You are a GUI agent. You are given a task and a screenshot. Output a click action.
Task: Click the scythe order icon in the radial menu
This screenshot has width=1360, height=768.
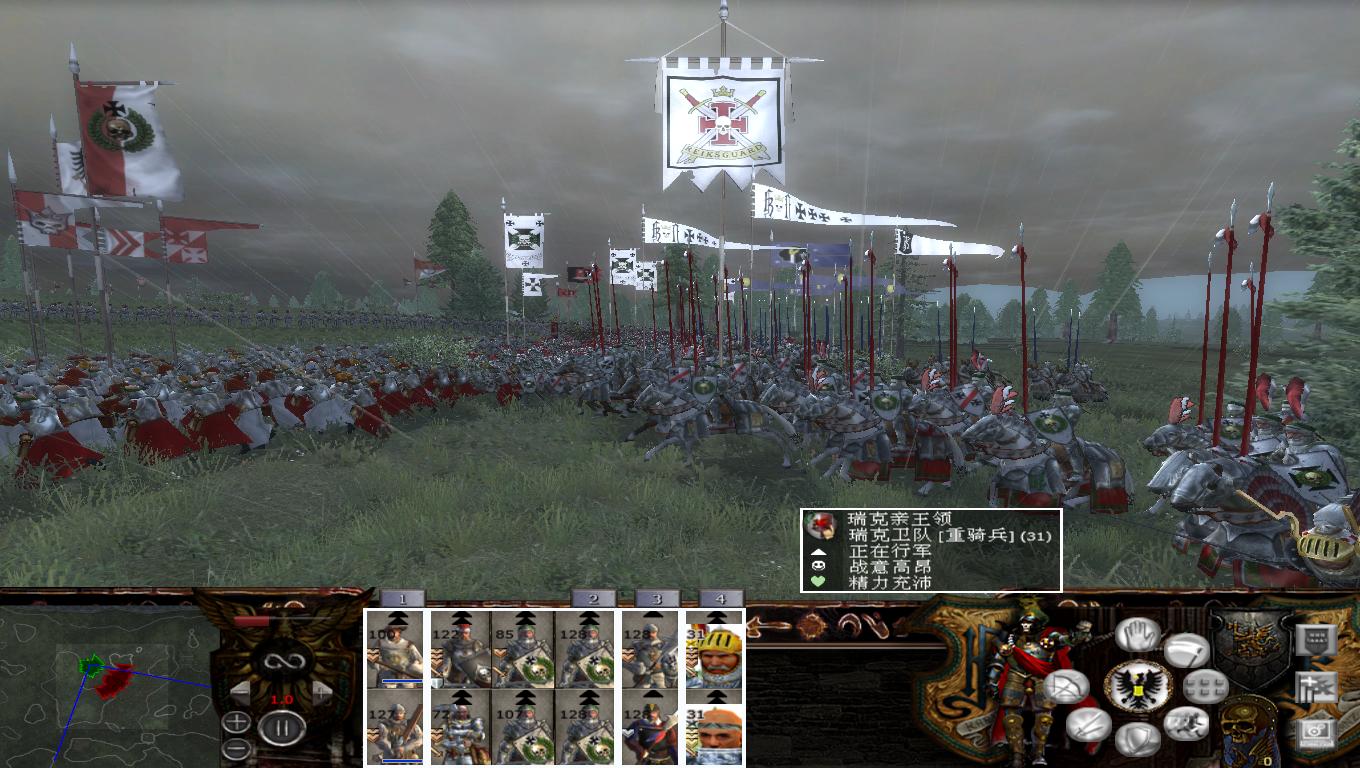[1186, 650]
